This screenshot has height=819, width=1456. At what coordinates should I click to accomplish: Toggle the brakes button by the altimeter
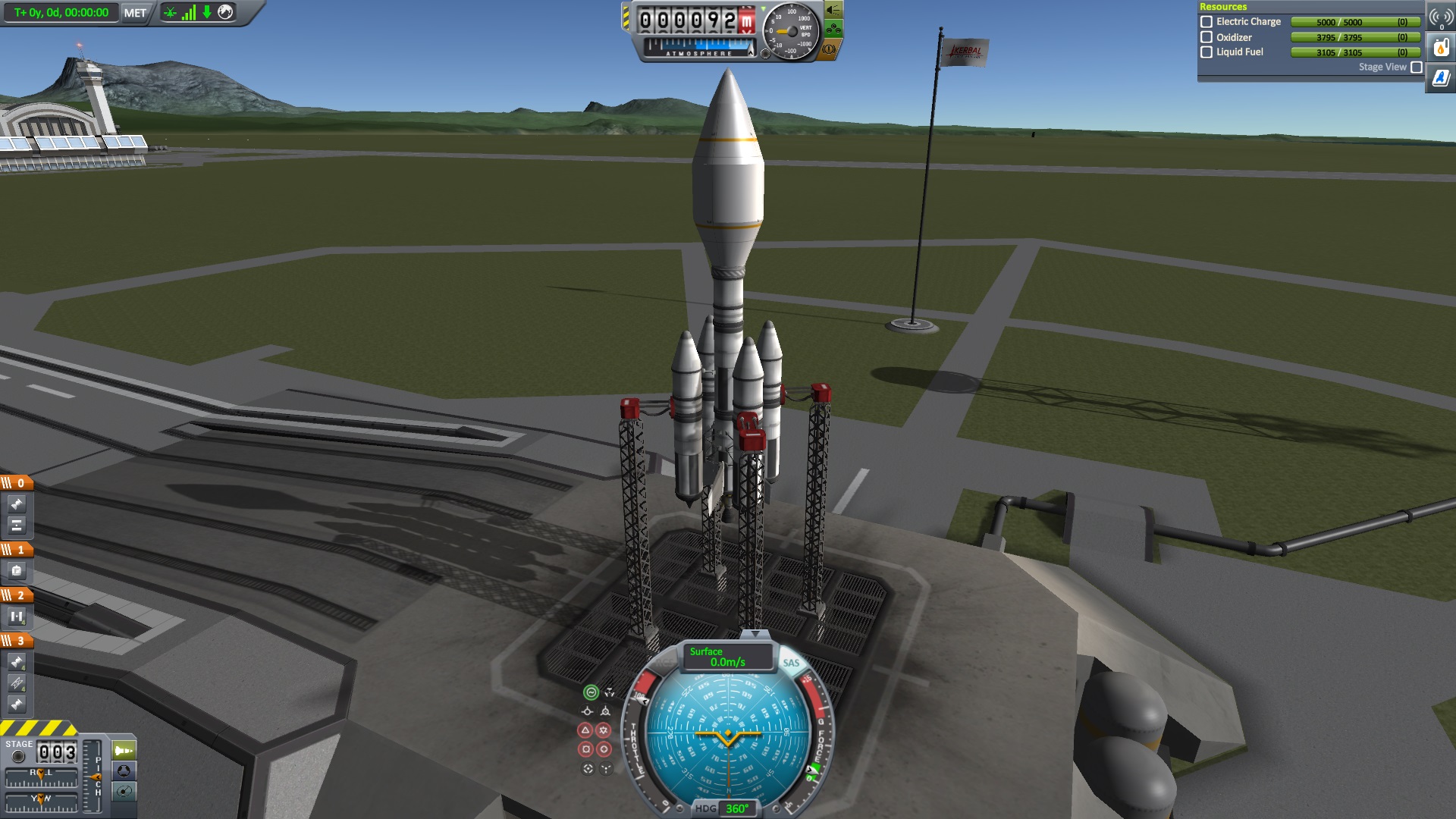[829, 50]
